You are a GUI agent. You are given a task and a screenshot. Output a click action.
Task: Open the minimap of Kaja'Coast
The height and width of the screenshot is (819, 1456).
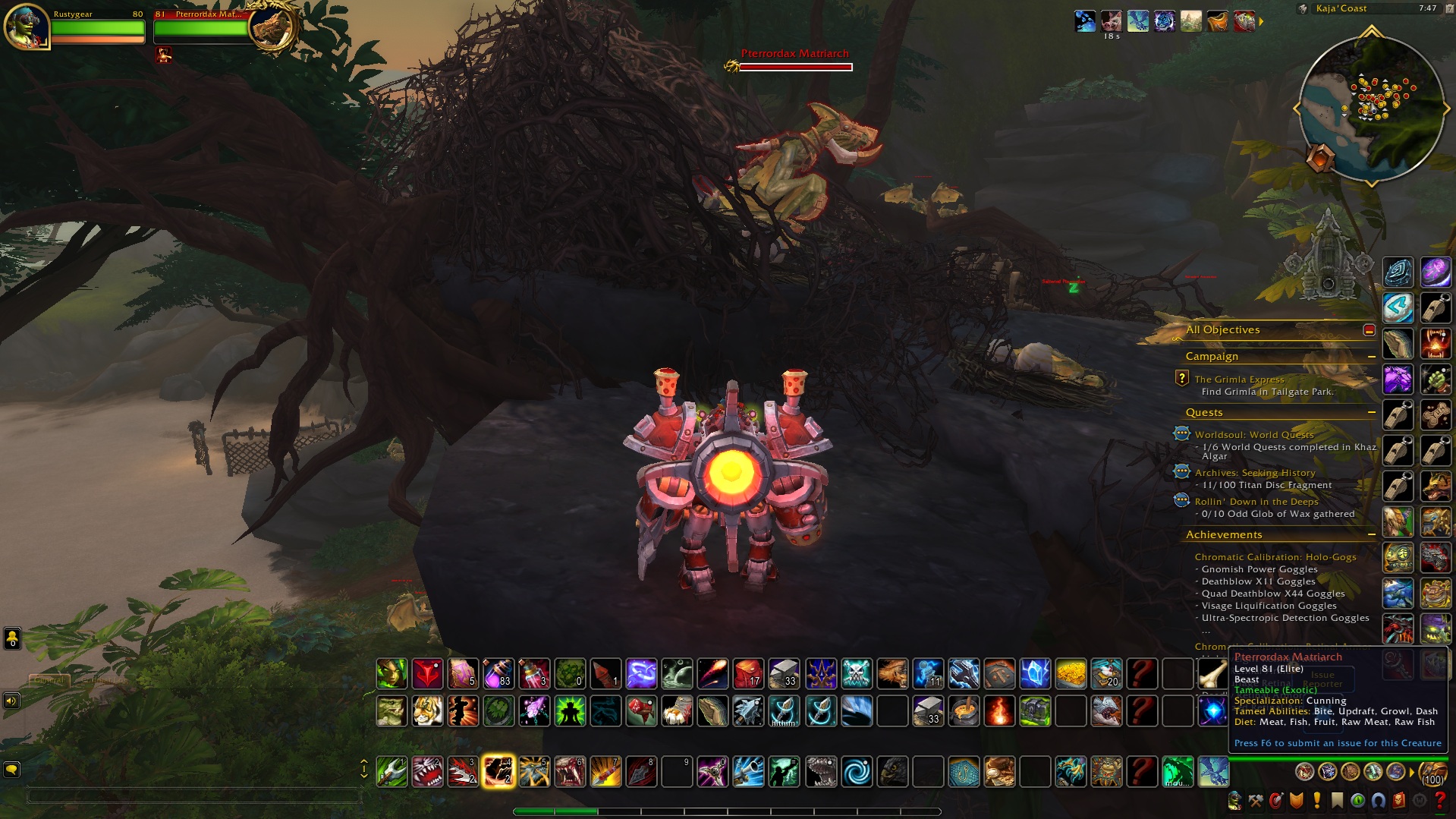pos(1371,108)
